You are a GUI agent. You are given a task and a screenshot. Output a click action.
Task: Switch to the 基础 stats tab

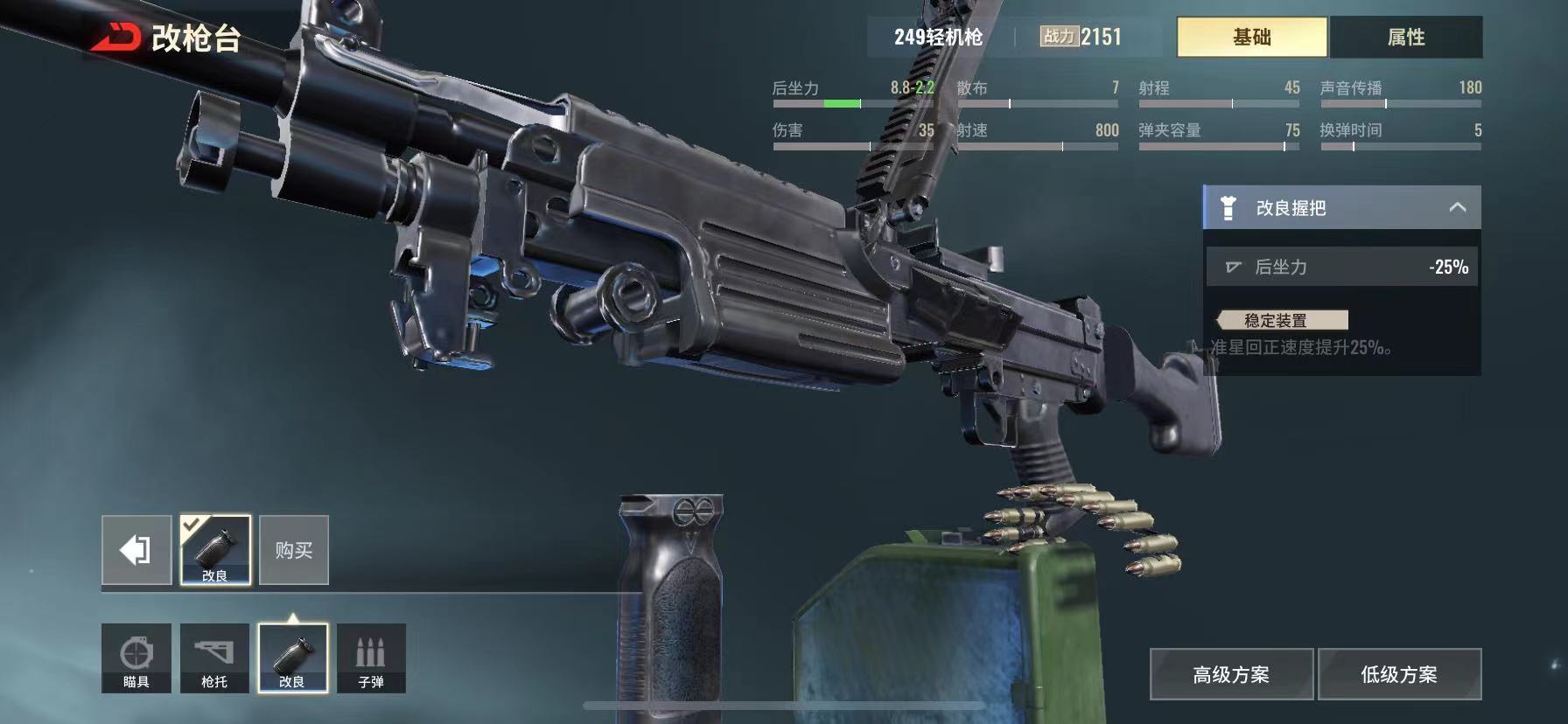(1251, 37)
